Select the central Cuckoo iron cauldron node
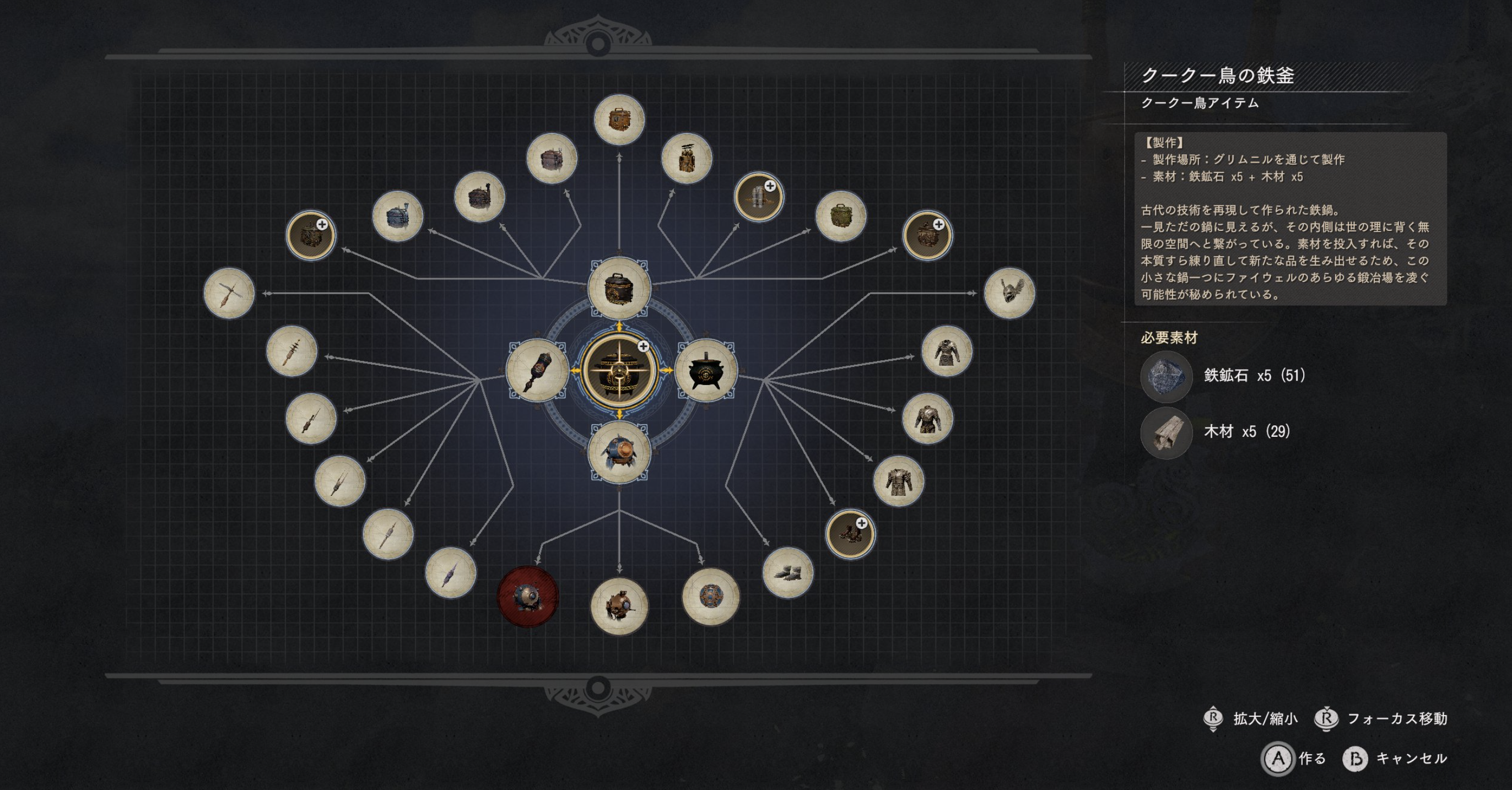Image resolution: width=1512 pixels, height=790 pixels. (619, 370)
